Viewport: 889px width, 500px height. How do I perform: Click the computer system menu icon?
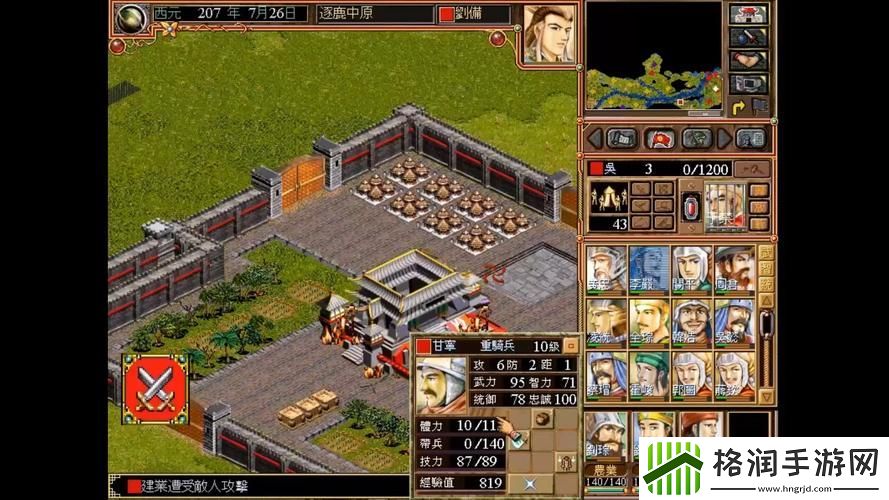[x=747, y=84]
